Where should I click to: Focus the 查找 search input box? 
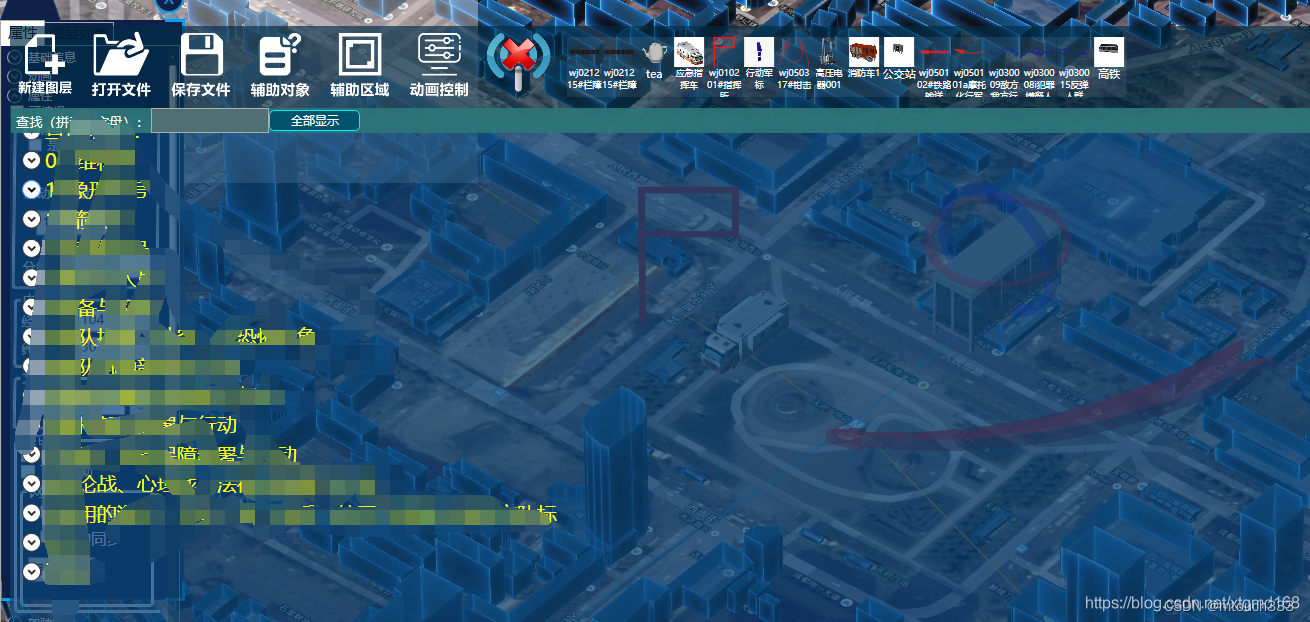pyautogui.click(x=209, y=121)
